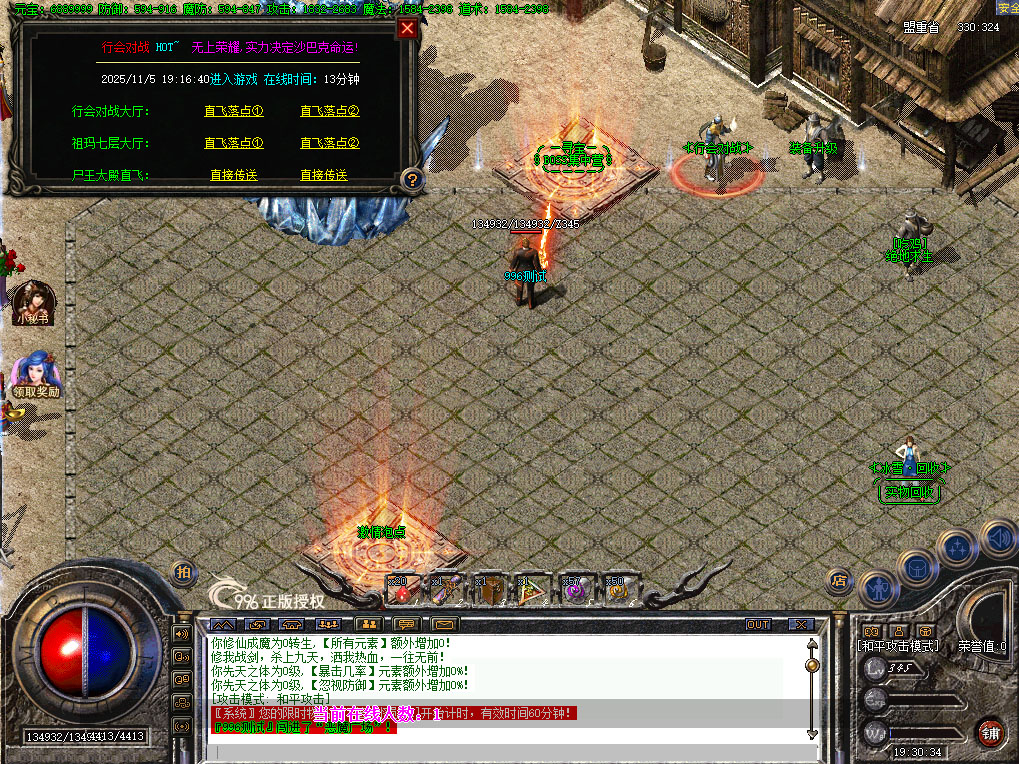The image size is (1019, 764).
Task: Choose Zuma seventh floor landing point ①
Action: 233,144
